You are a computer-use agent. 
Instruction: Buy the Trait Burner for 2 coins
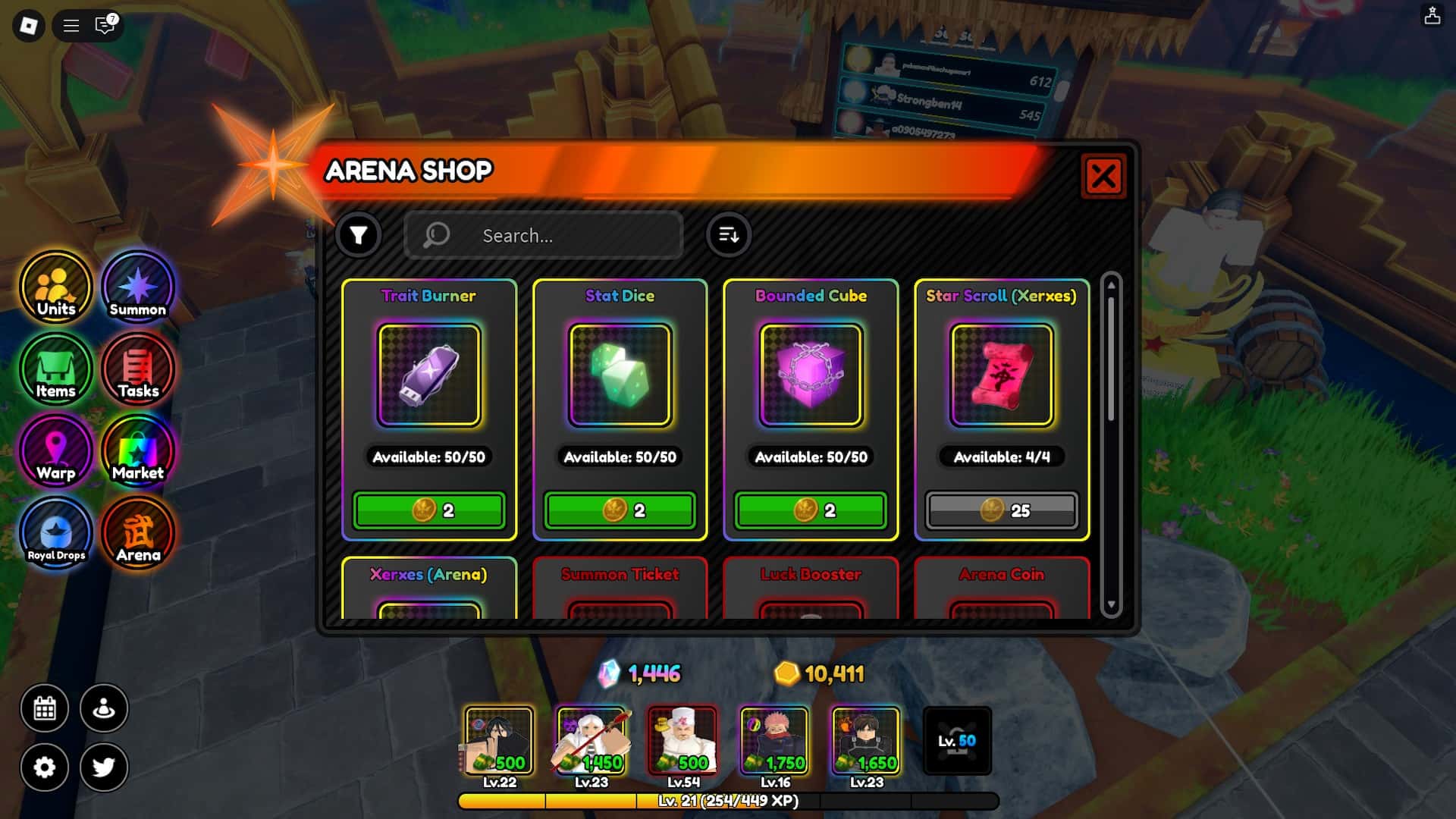(429, 510)
